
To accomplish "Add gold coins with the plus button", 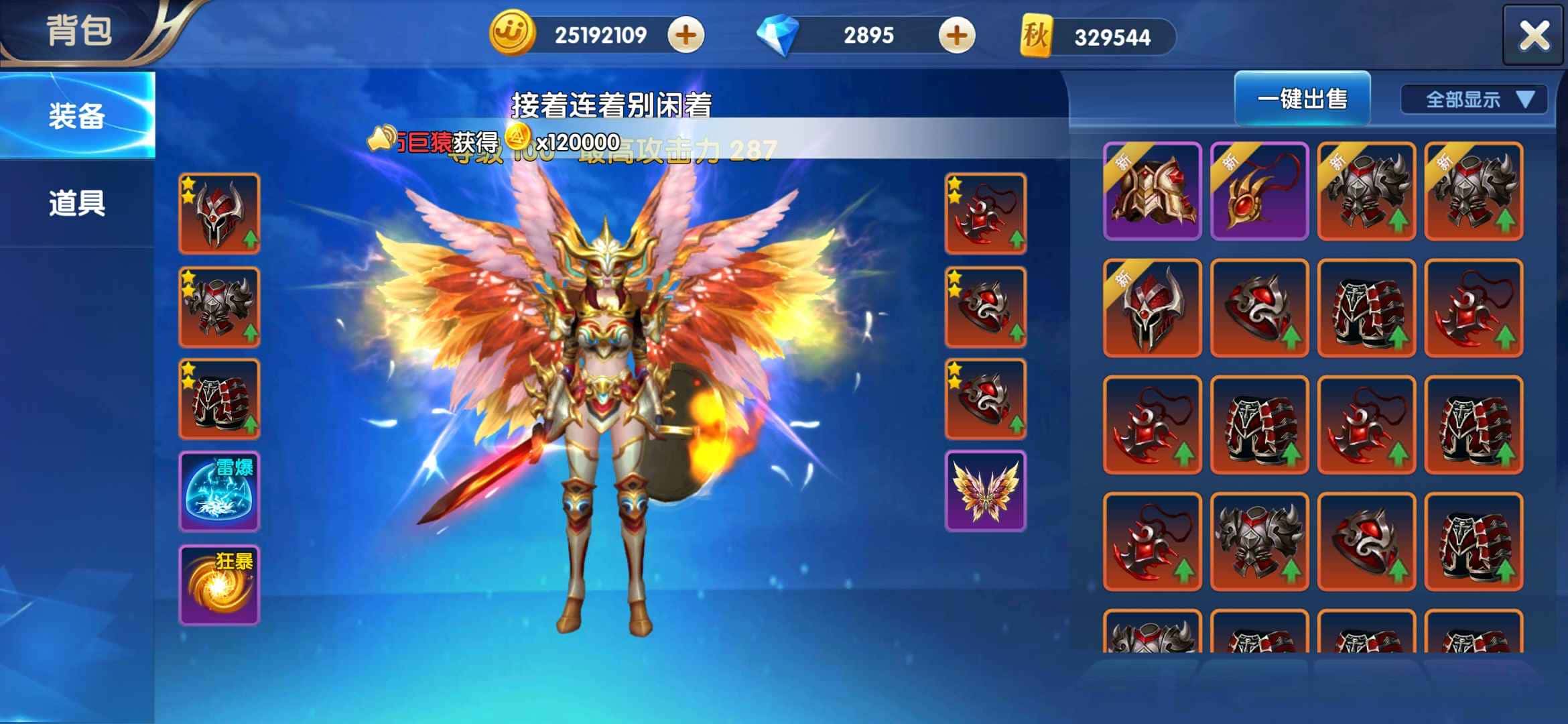I will [685, 35].
